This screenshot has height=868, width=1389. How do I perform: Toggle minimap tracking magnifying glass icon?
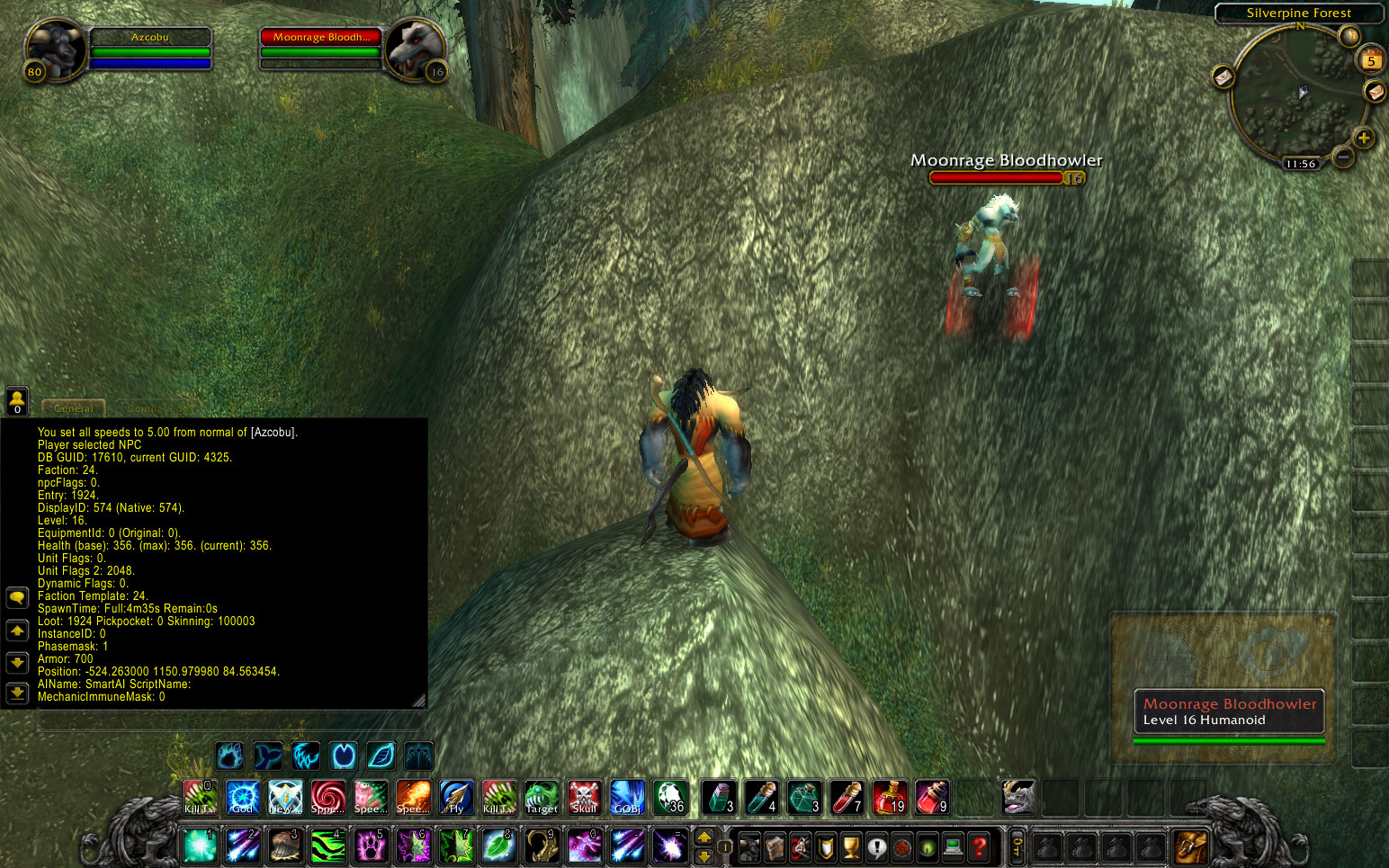point(1349,37)
